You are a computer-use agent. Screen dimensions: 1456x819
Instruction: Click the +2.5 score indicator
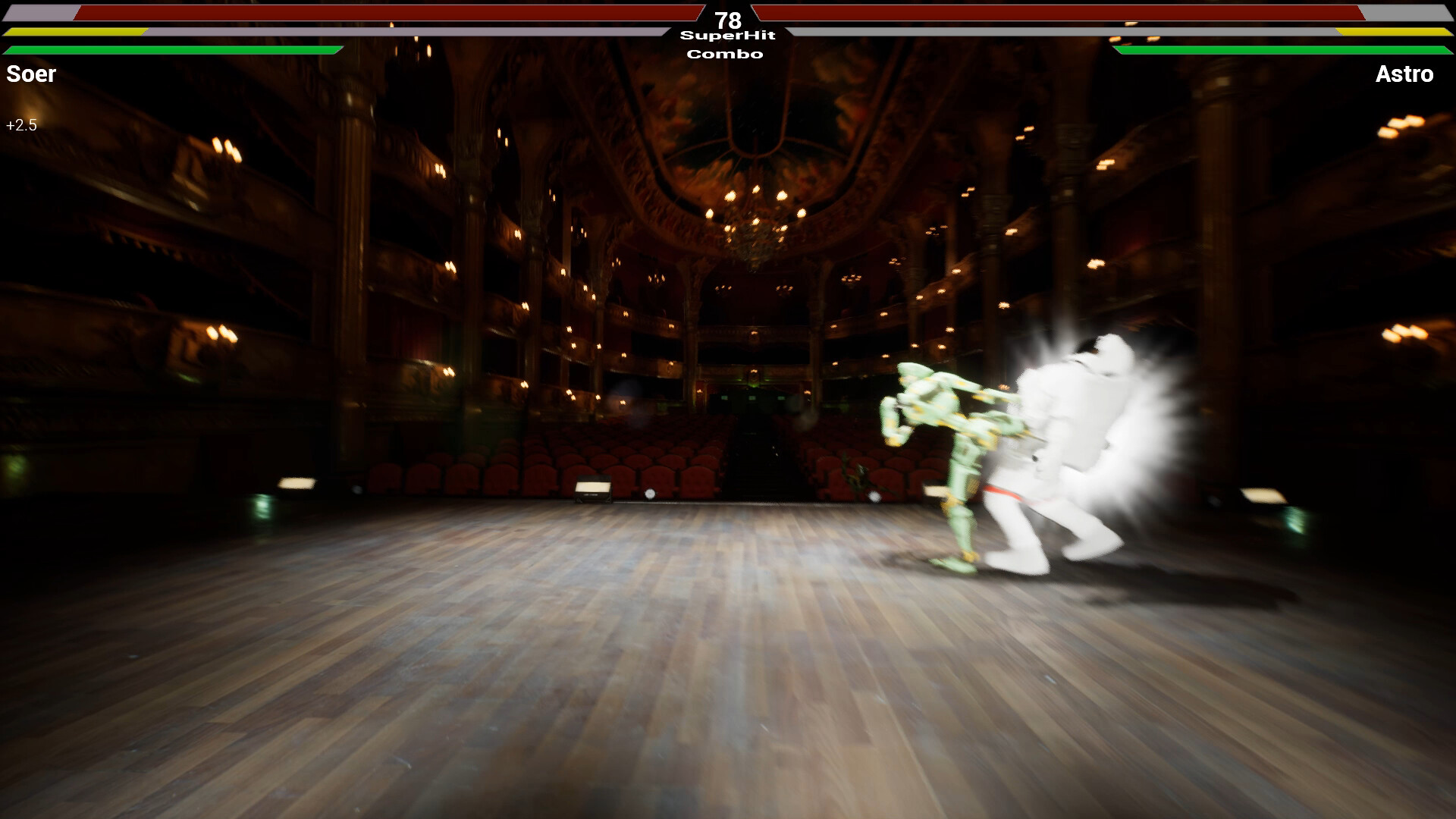click(21, 124)
